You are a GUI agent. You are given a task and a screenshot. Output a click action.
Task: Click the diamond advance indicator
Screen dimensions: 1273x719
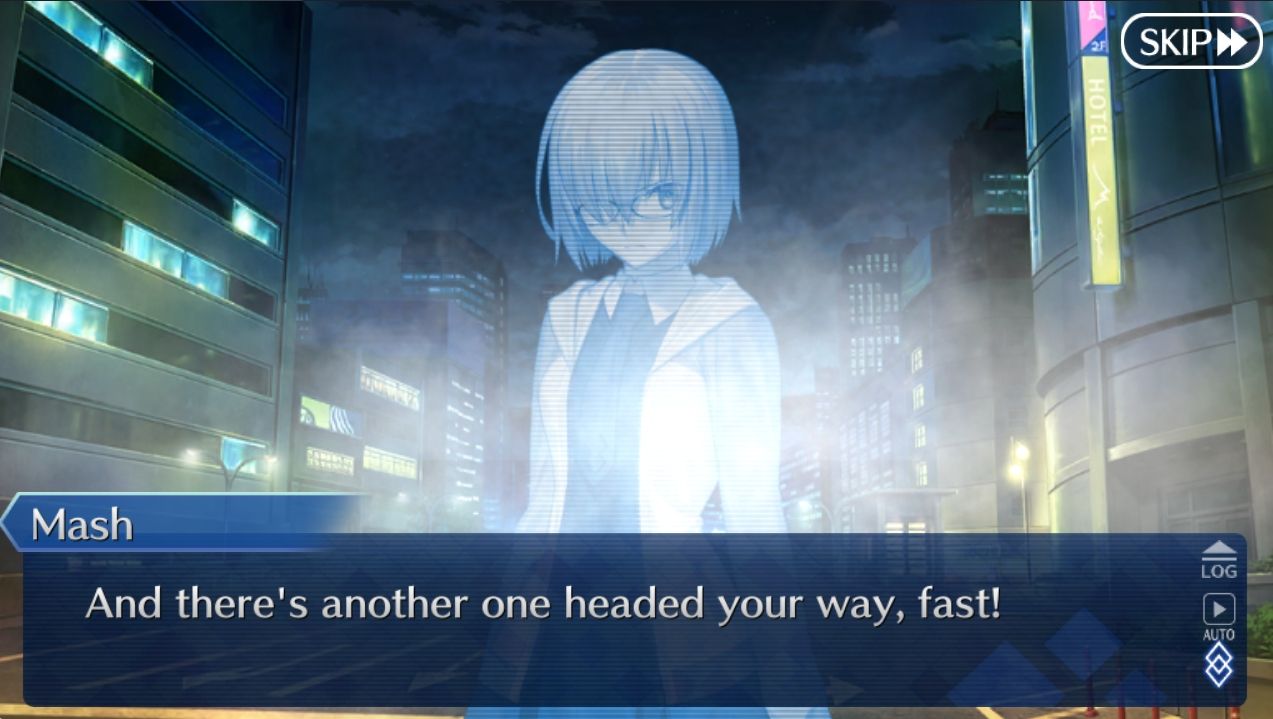click(1218, 666)
